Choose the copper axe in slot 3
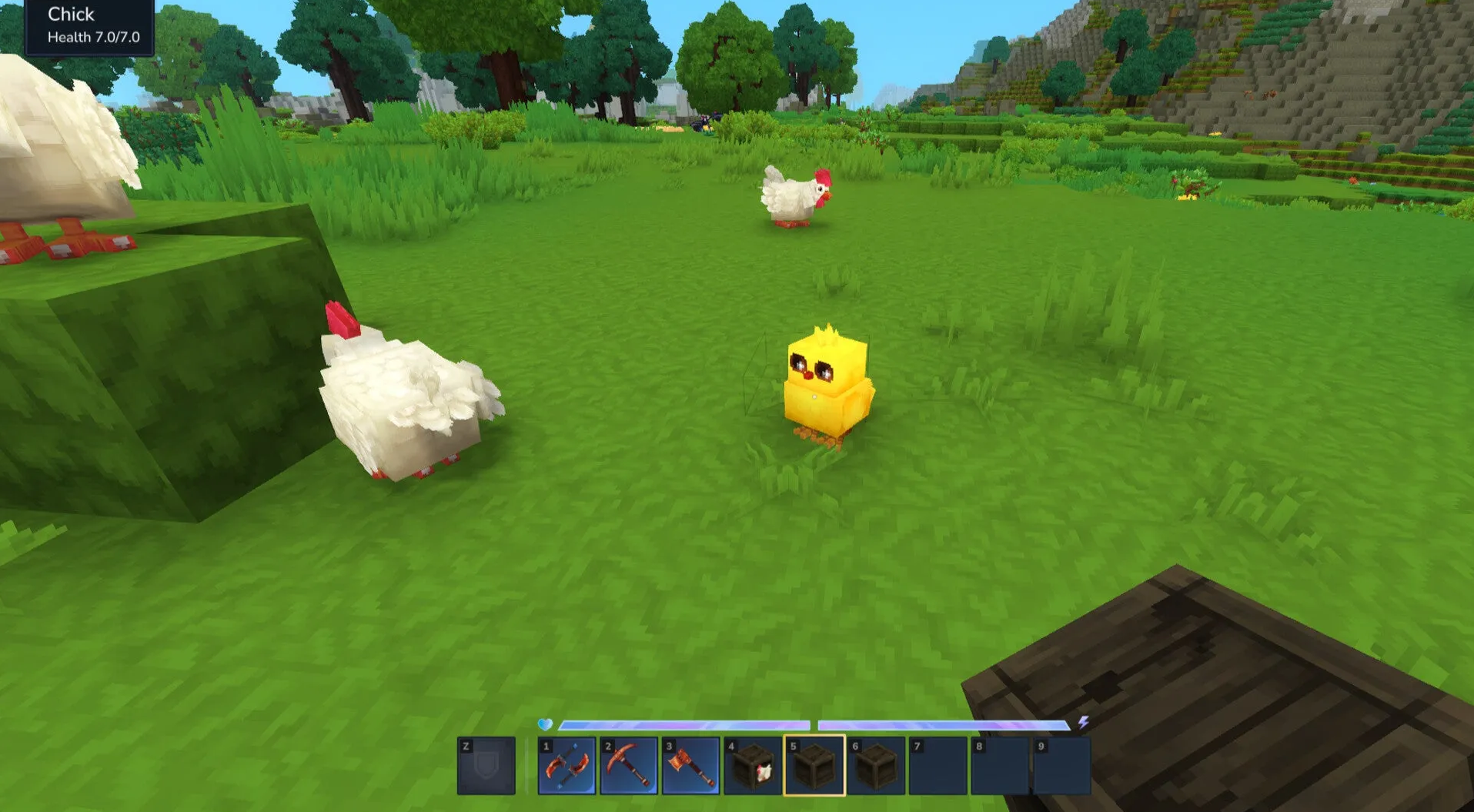 click(690, 766)
